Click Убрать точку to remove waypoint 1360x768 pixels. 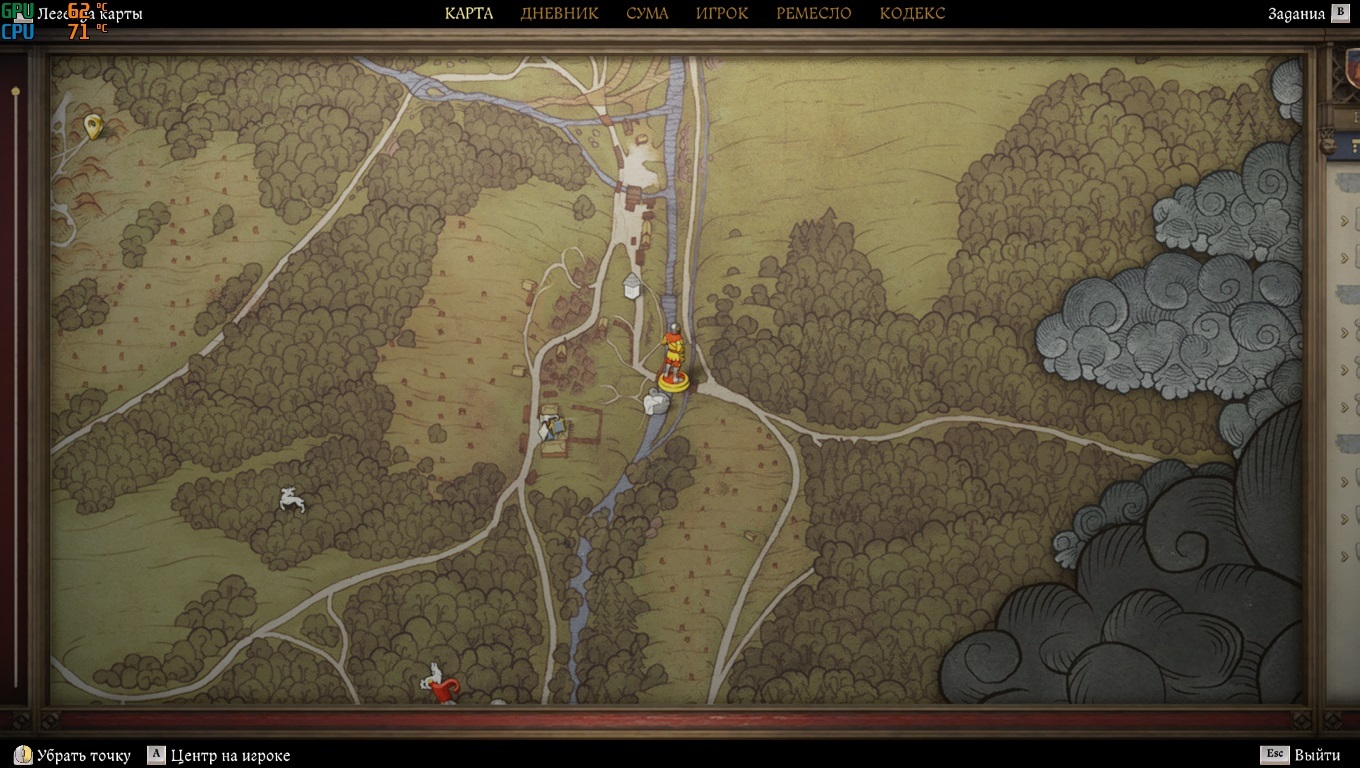pyautogui.click(x=73, y=755)
